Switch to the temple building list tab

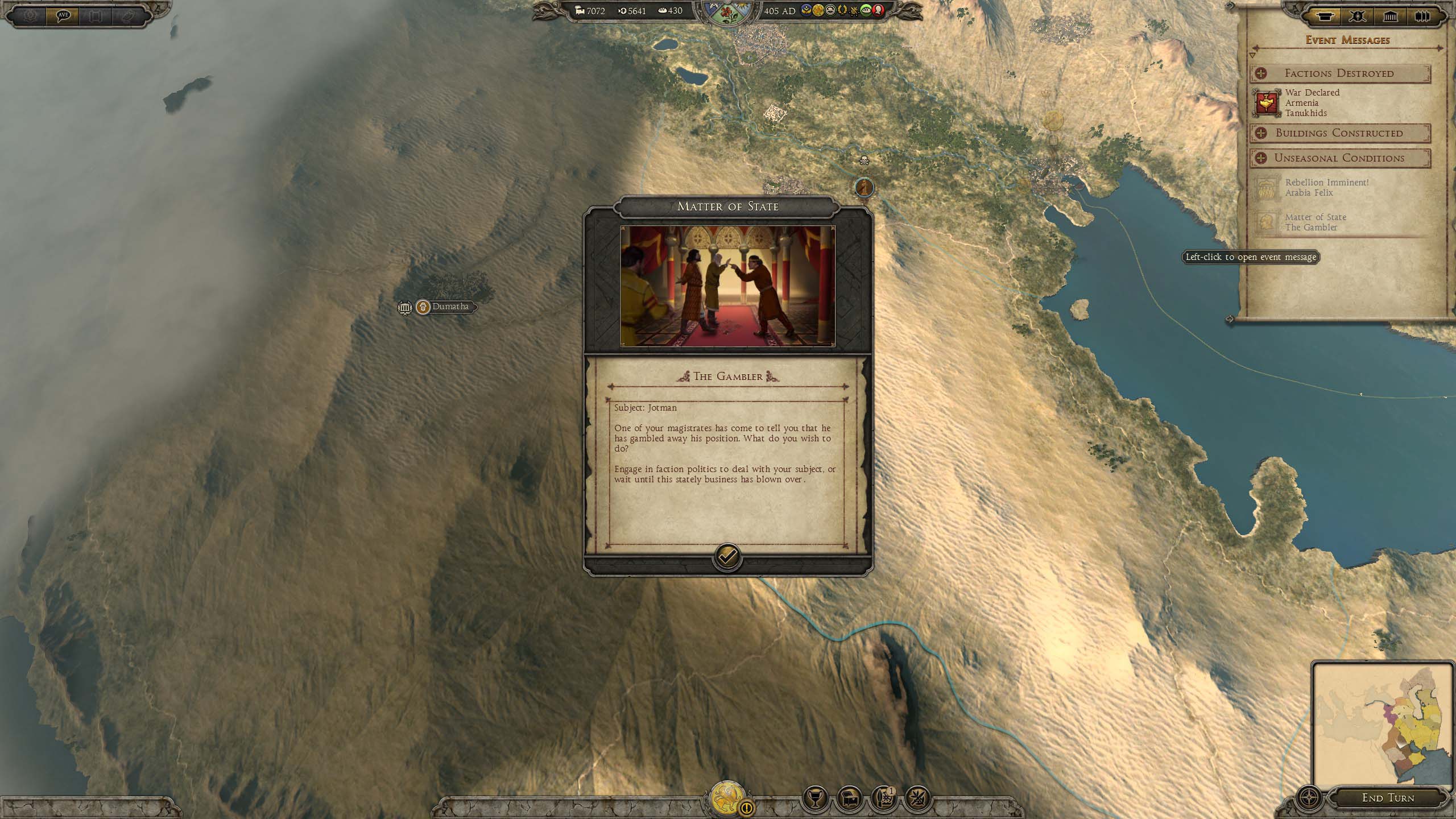[x=1390, y=16]
